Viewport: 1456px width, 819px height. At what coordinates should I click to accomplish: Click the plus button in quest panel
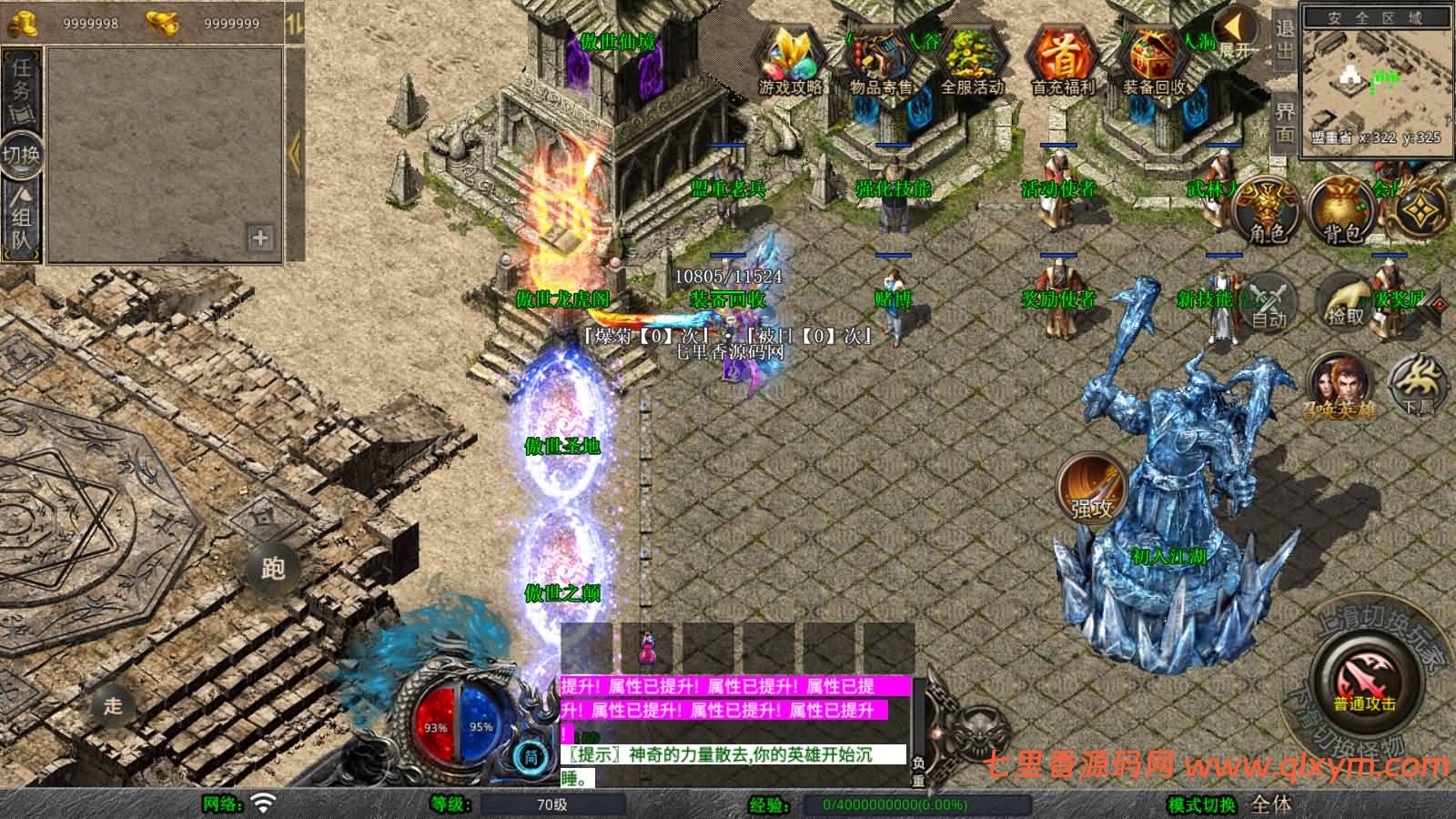click(260, 238)
